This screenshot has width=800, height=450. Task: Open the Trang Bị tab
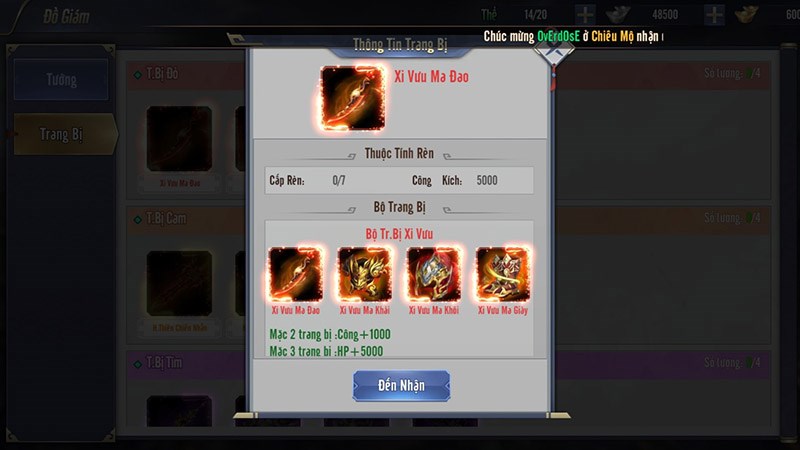[62, 134]
